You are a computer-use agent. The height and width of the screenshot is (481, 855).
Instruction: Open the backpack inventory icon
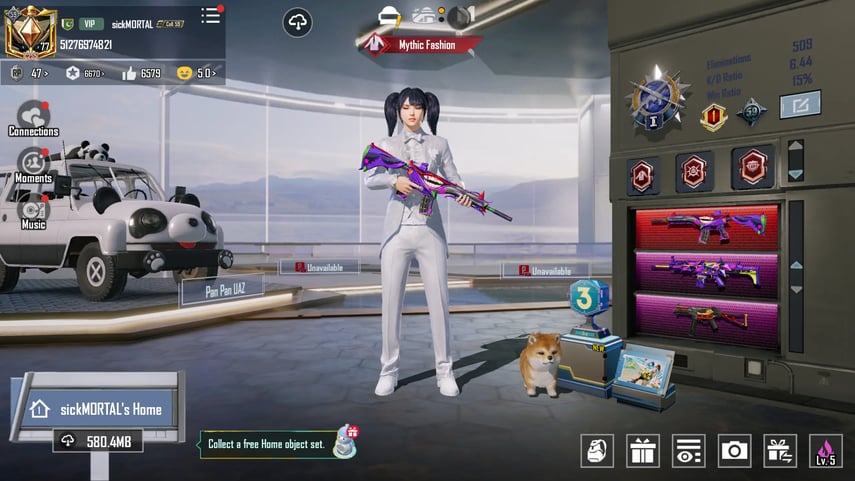[597, 451]
